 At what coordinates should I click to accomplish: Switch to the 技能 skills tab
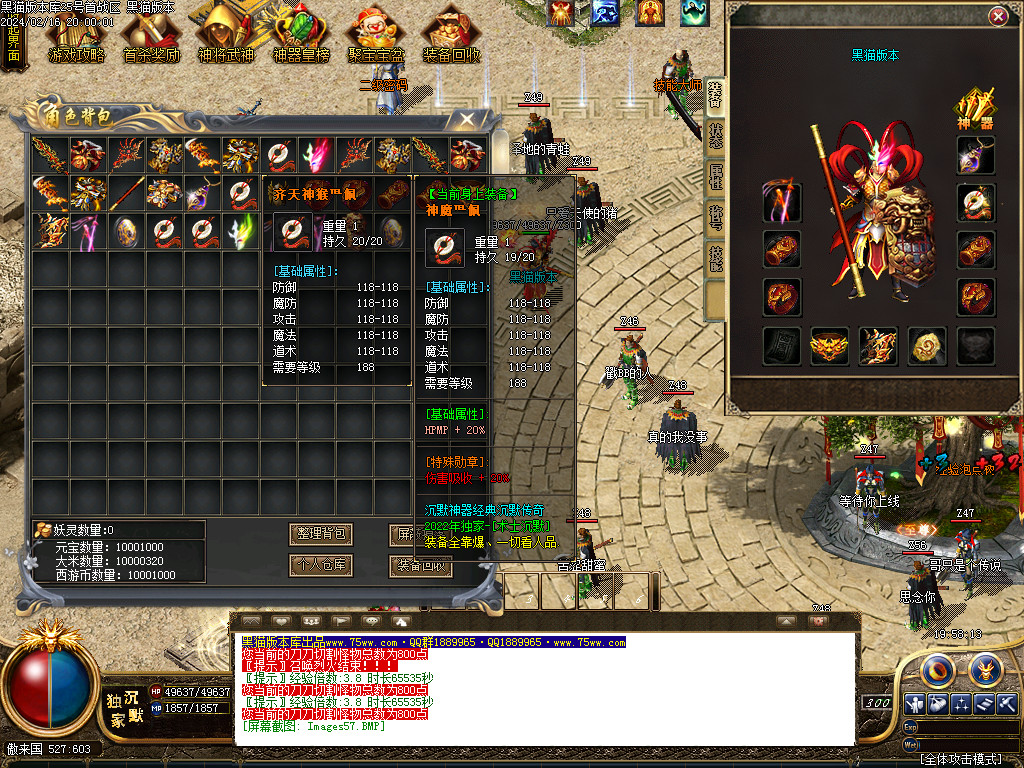(716, 260)
